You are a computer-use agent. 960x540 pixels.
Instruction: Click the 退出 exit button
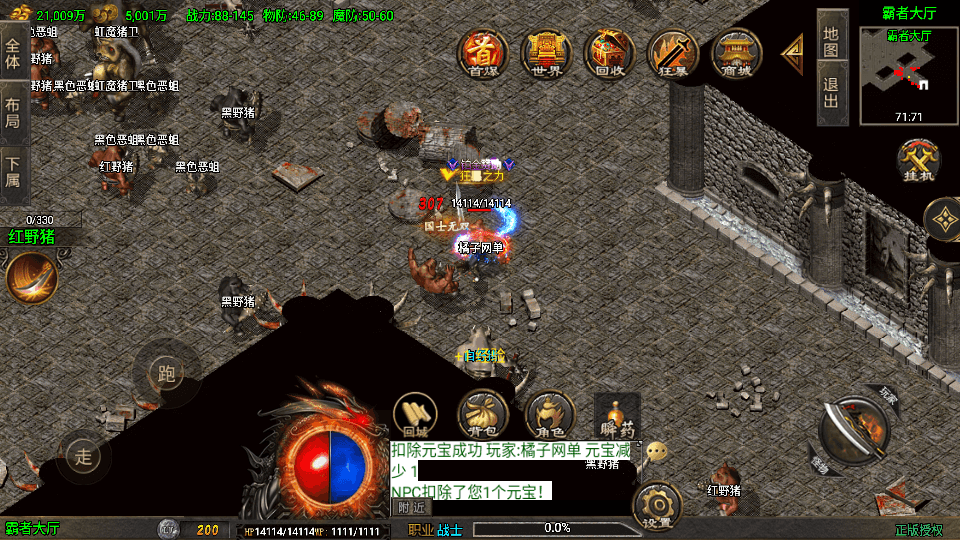(x=832, y=92)
